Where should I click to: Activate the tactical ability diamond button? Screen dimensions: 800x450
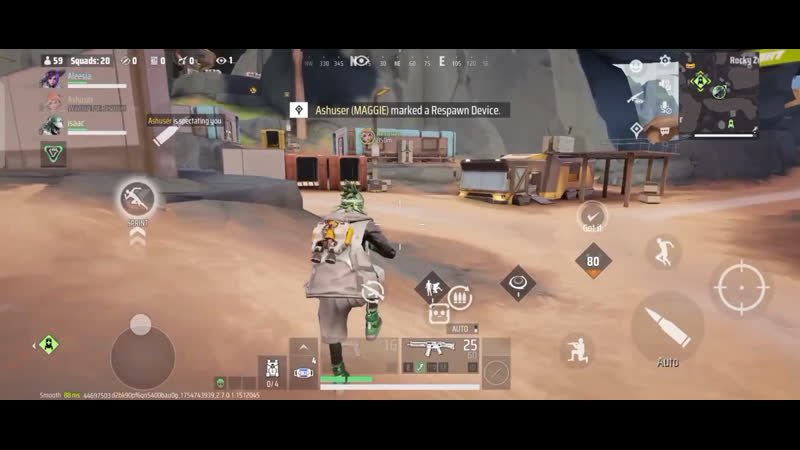[x=517, y=283]
